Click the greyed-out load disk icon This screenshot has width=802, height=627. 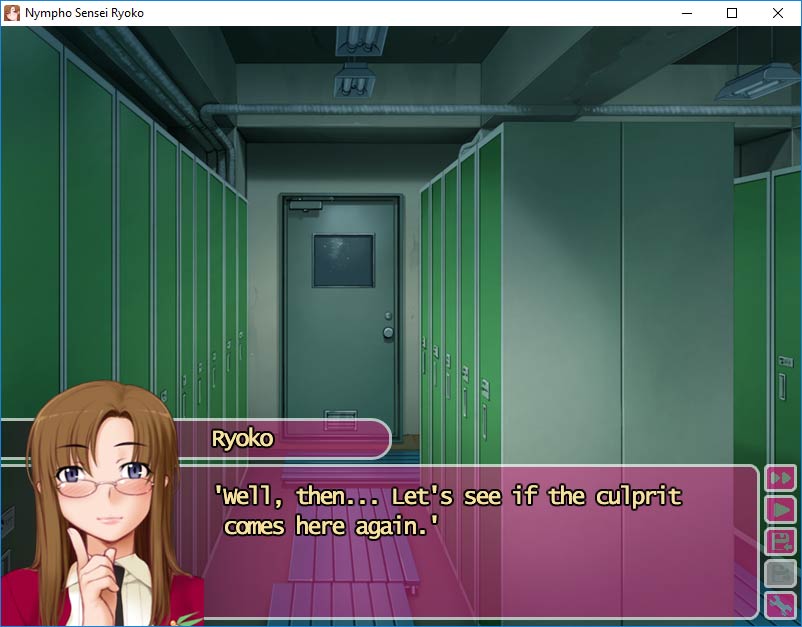779,574
